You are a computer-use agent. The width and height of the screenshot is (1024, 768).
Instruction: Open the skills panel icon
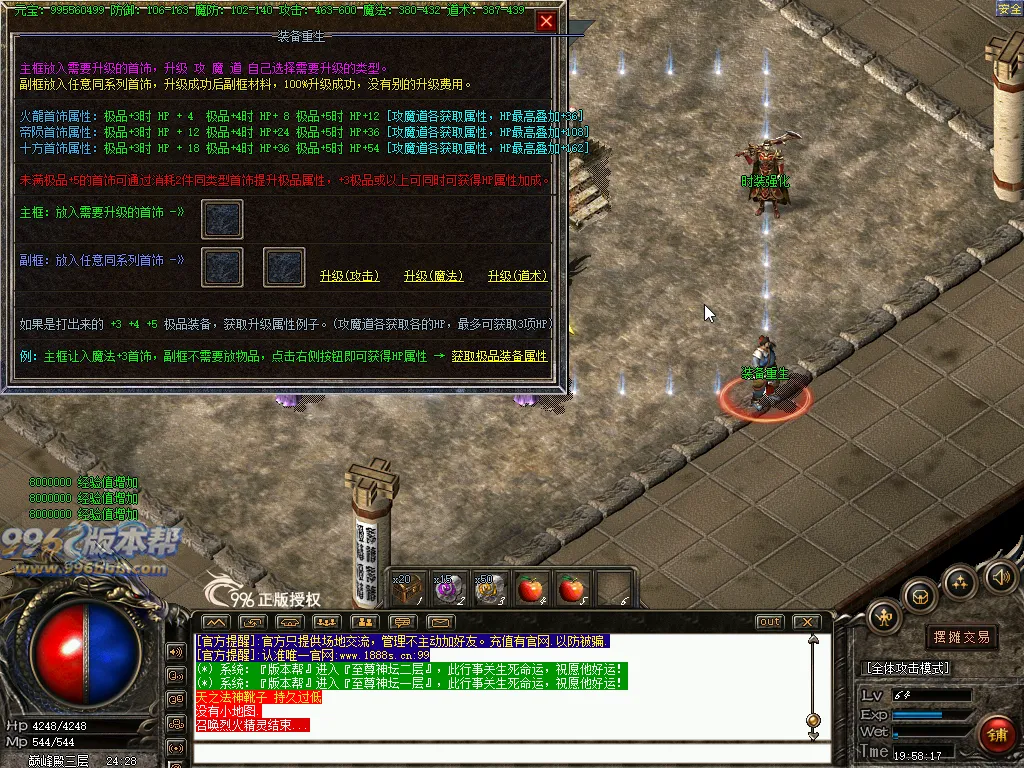click(961, 580)
